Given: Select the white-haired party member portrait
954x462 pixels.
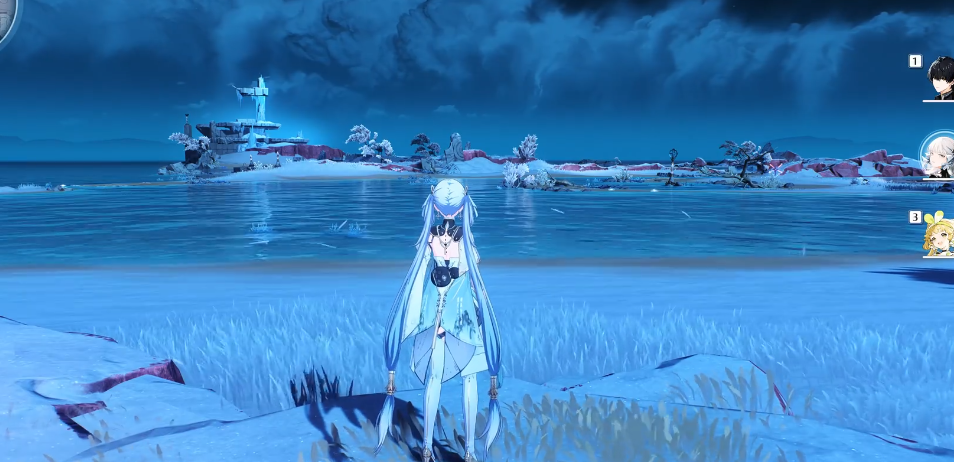Looking at the screenshot, I should [939, 155].
